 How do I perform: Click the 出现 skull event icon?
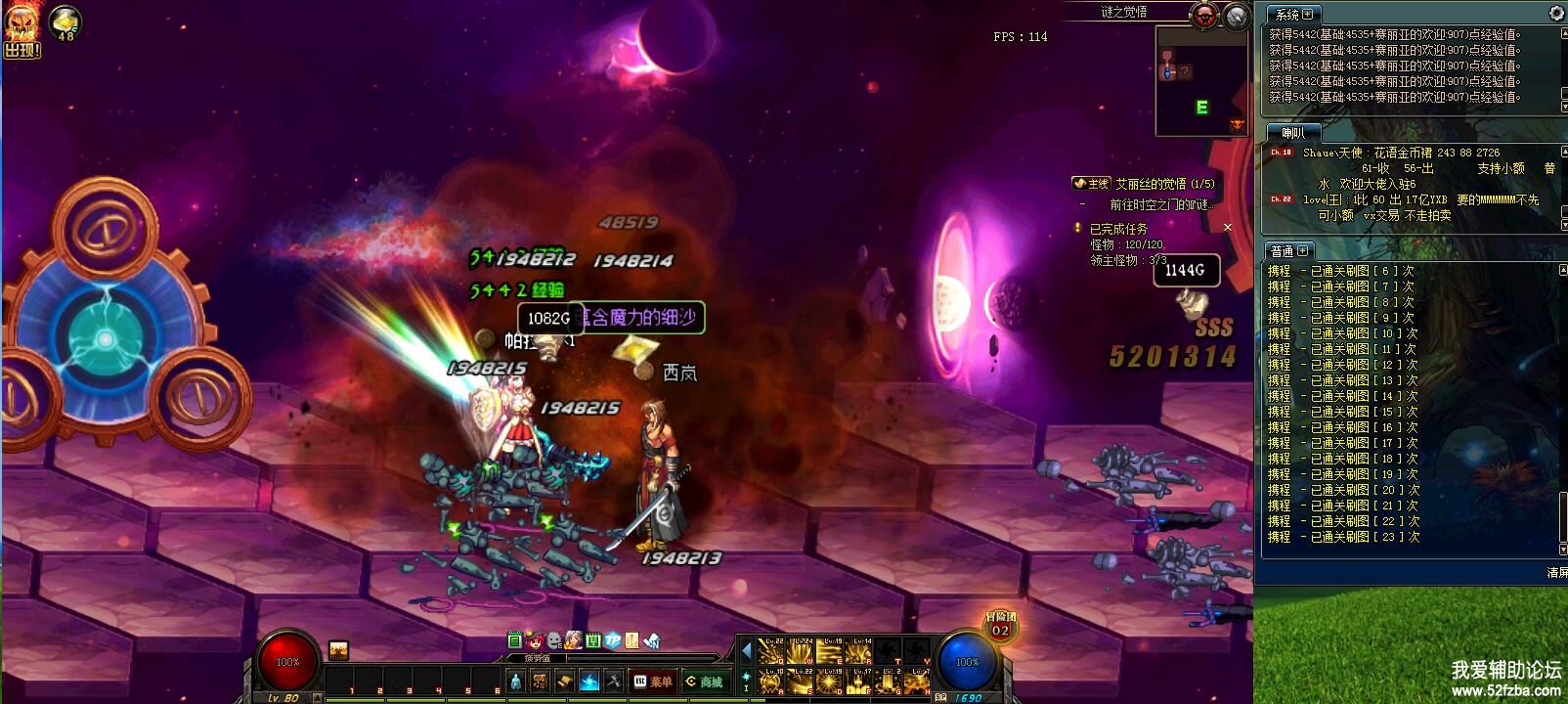pos(22,31)
